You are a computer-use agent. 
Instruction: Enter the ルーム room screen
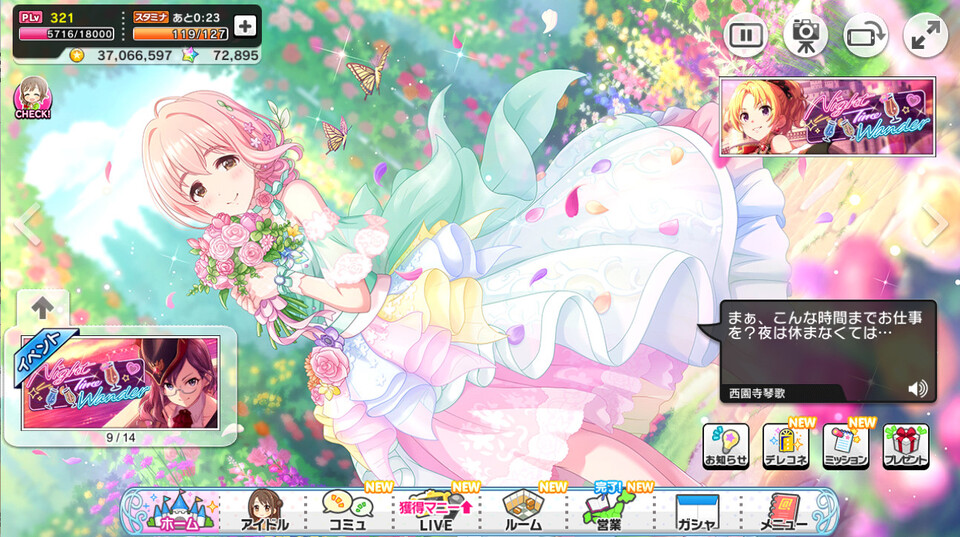[x=522, y=511]
